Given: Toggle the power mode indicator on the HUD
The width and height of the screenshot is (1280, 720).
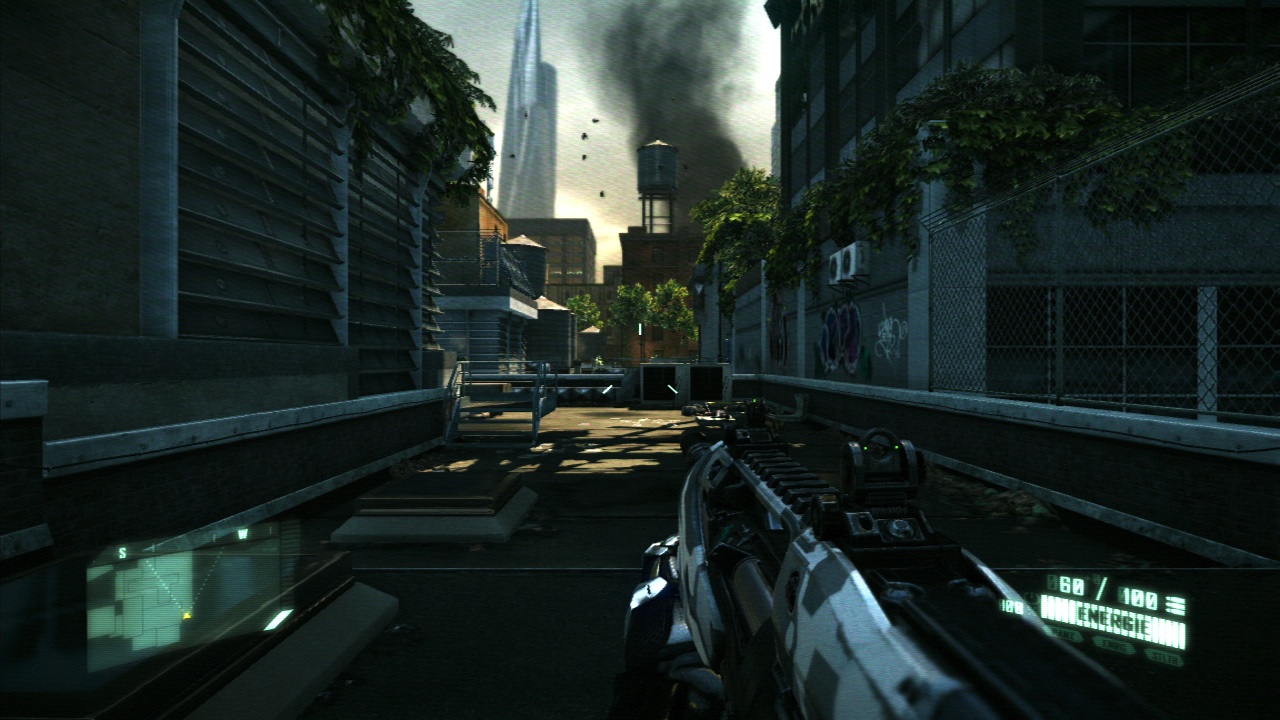Looking at the screenshot, I should [1114, 644].
